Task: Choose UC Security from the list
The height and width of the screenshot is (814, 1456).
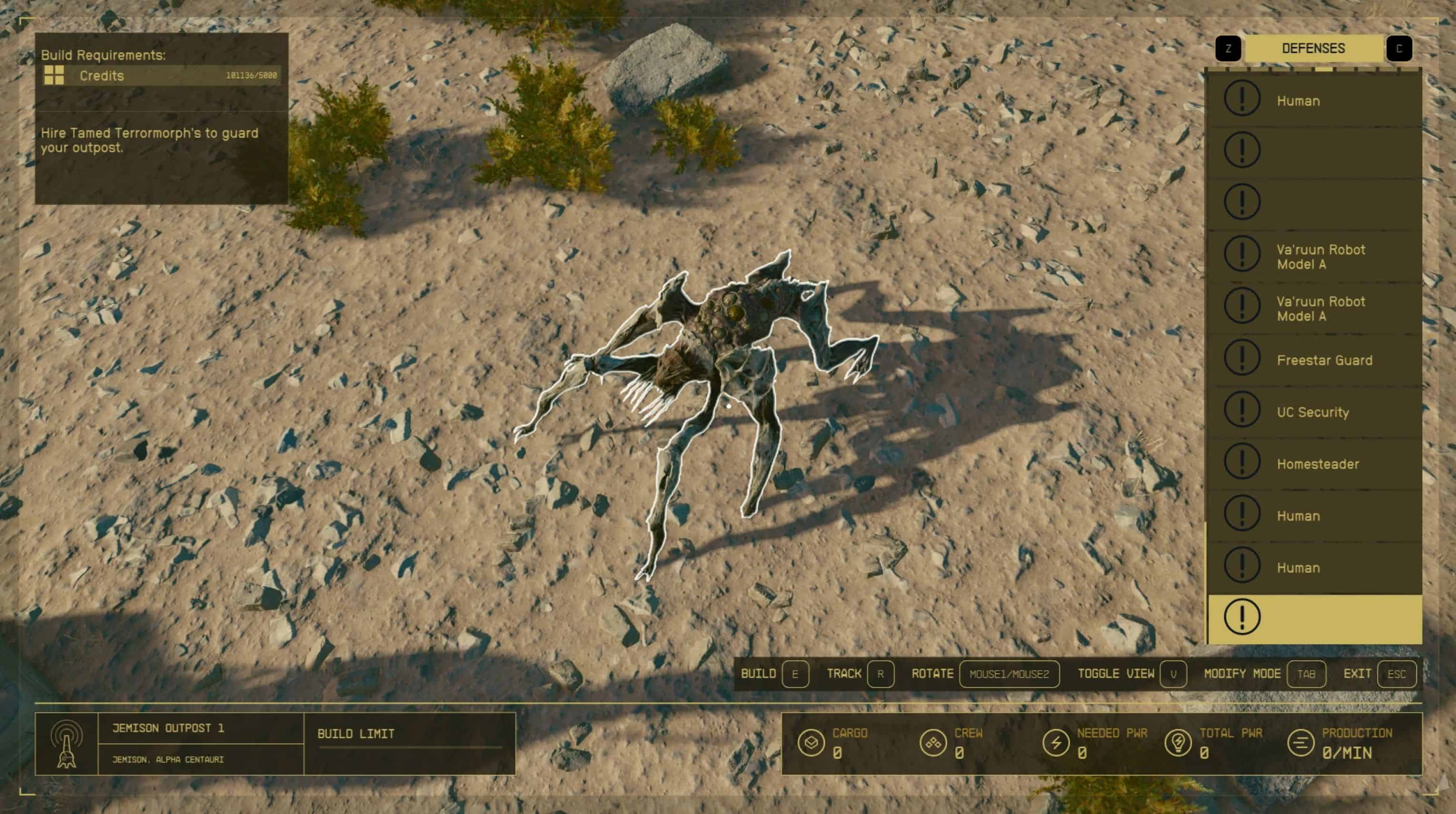Action: pos(1314,412)
